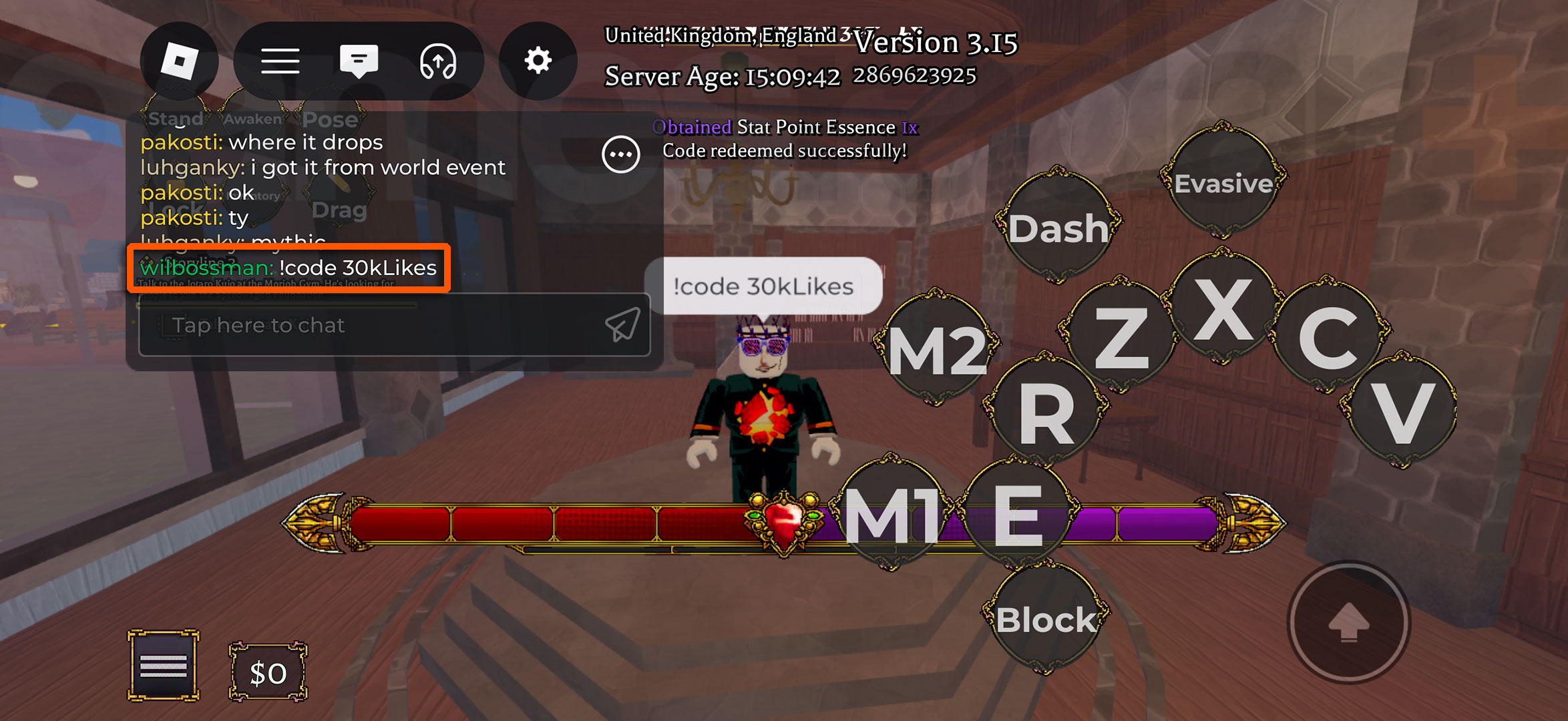Tap the jump arrow button
Screen dimensions: 1568x721
point(1349,622)
